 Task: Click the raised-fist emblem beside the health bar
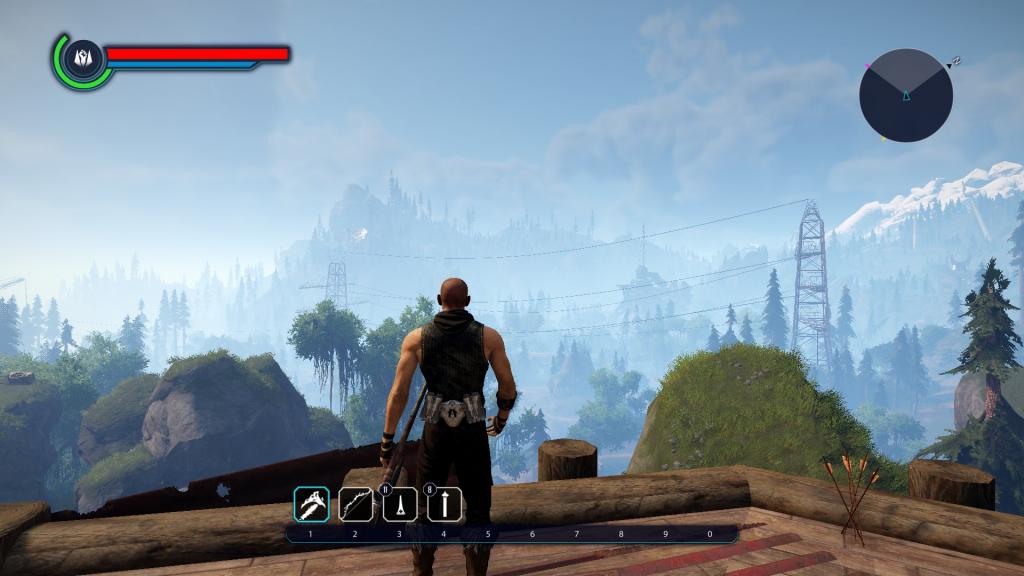pos(82,59)
